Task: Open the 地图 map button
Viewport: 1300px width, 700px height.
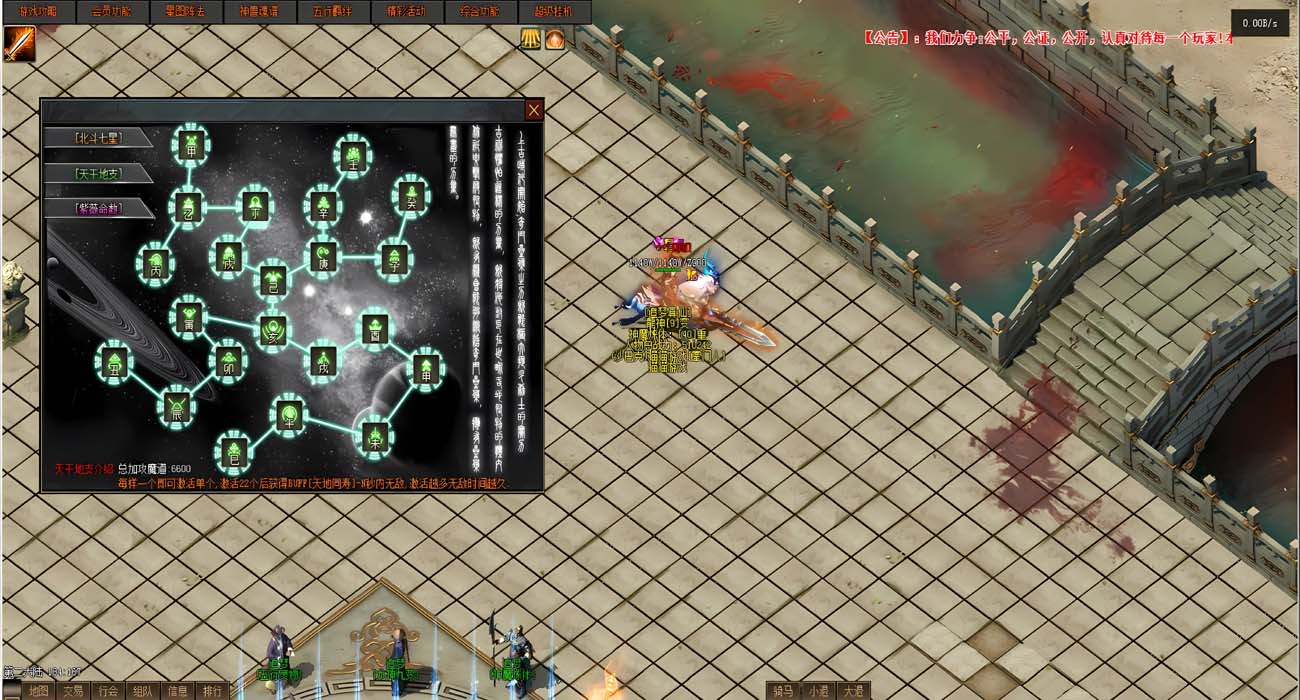Action: pos(38,691)
